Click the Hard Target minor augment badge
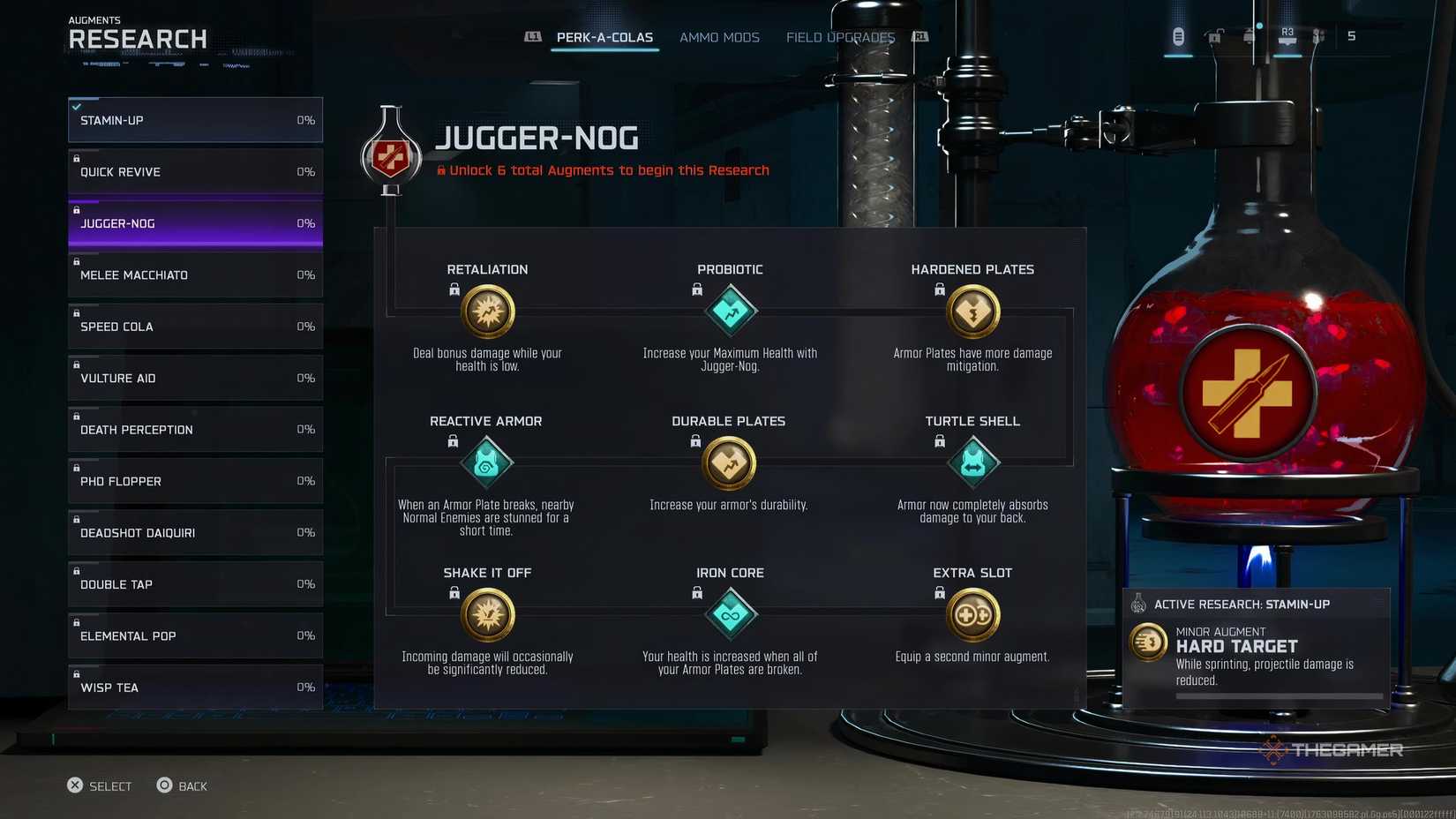 click(x=1148, y=642)
